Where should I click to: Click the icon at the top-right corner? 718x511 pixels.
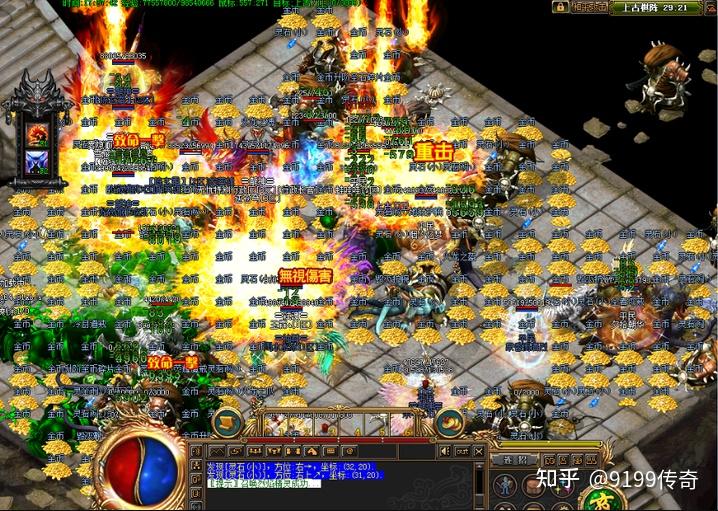[711, 7]
